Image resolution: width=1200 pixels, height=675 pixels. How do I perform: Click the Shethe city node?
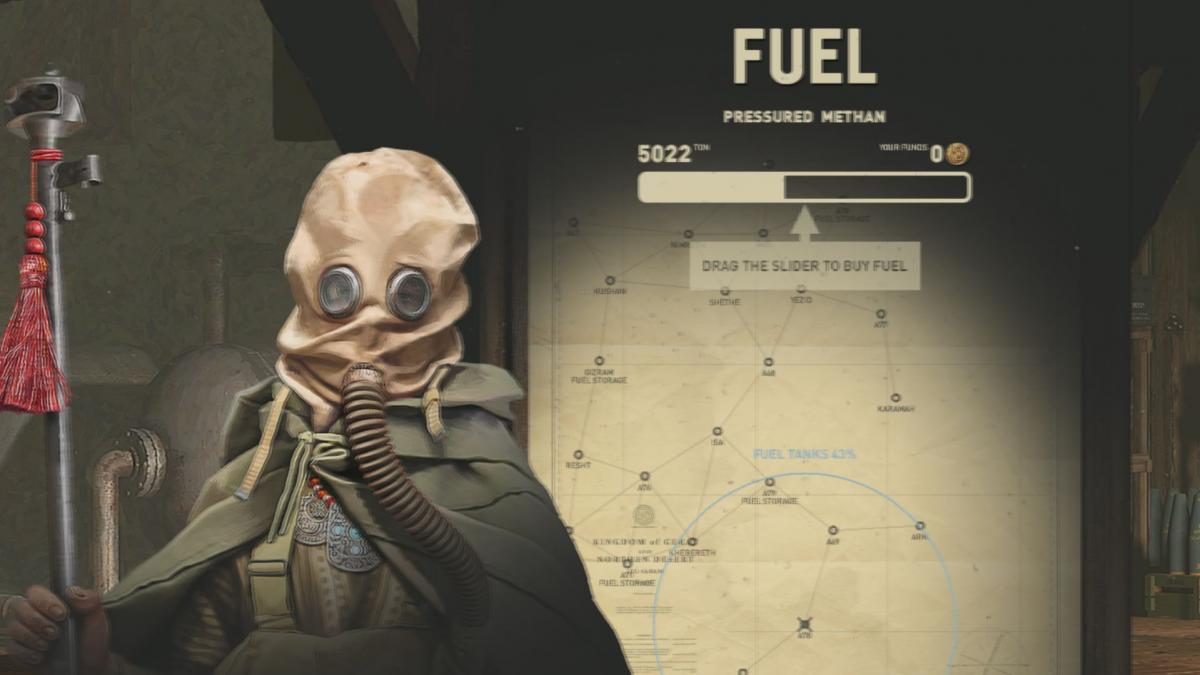pyautogui.click(x=724, y=289)
